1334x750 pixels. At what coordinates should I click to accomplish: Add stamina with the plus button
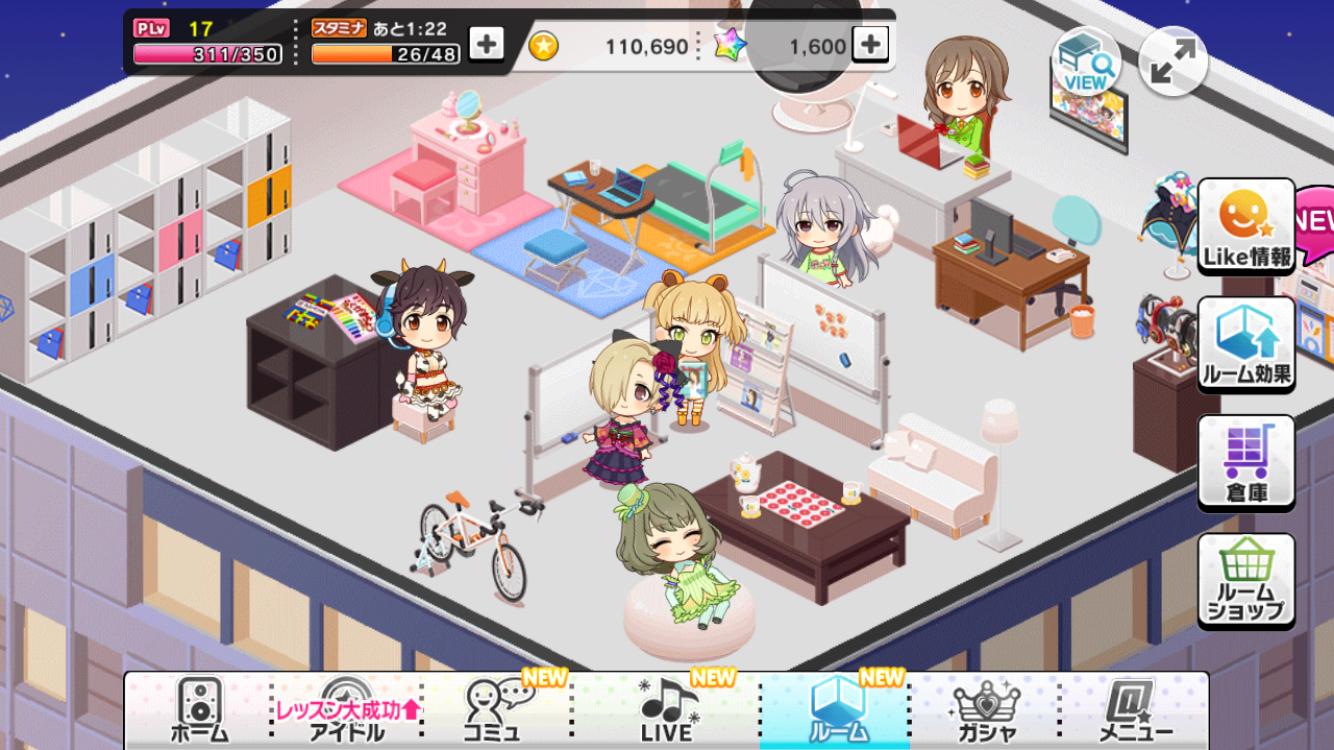(x=486, y=44)
